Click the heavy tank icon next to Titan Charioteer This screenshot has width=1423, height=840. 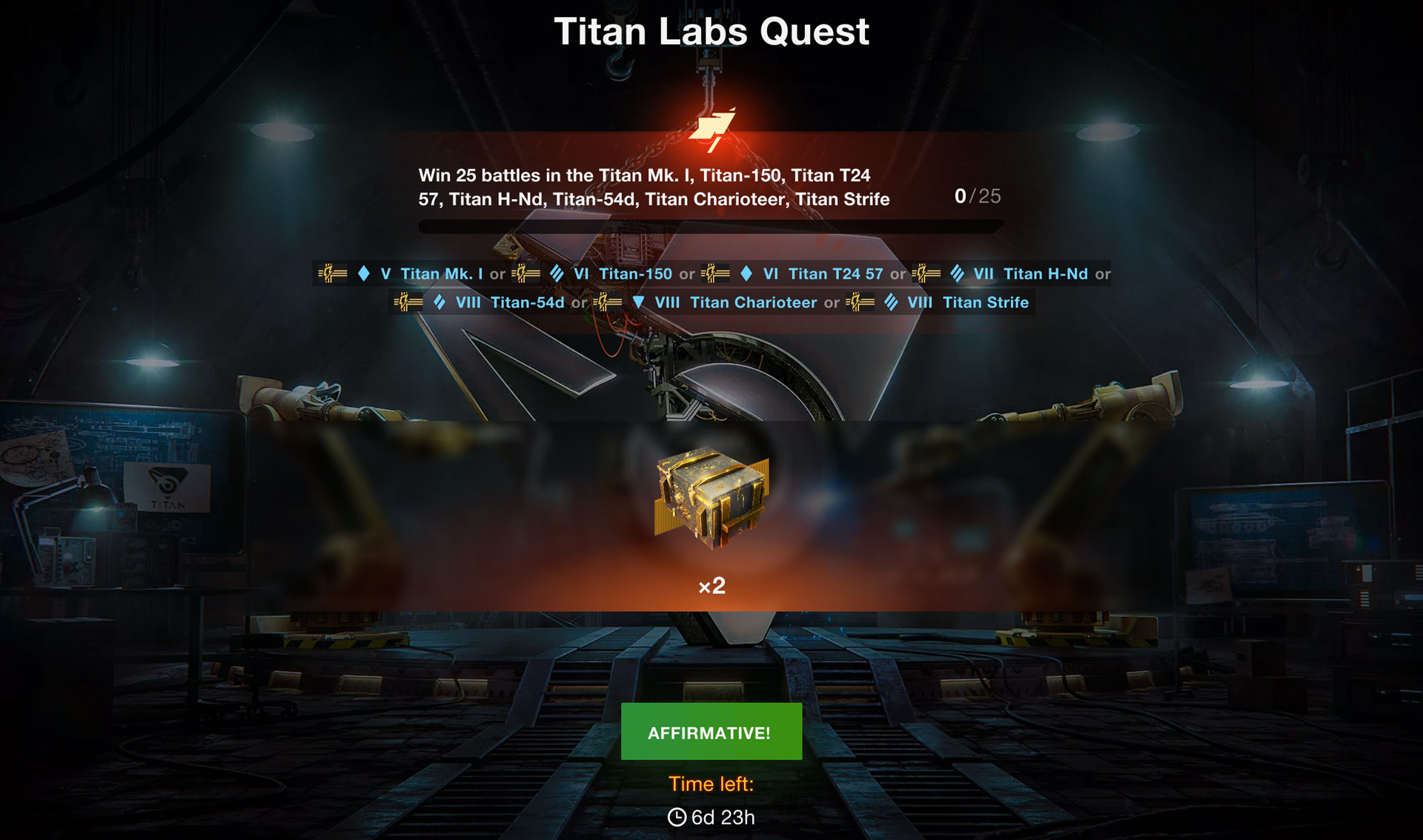click(x=640, y=302)
